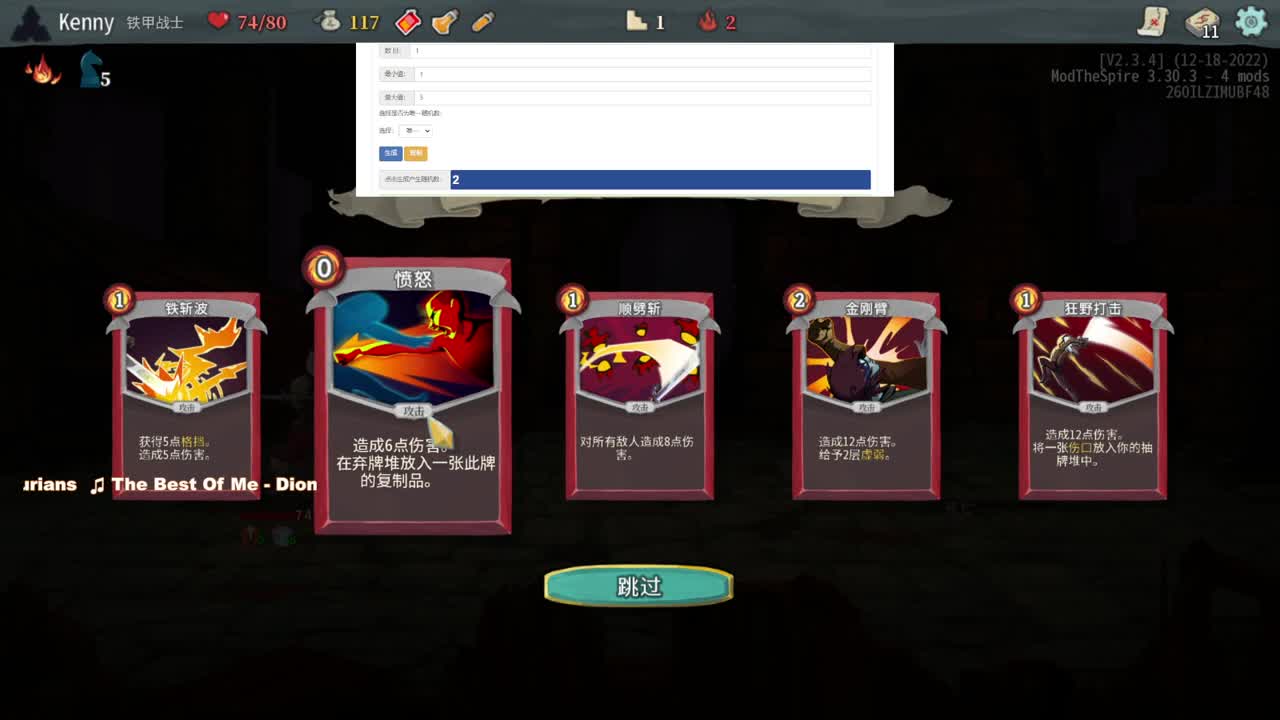
Task: Click the 最大值 input field showing 5
Action: (640, 97)
